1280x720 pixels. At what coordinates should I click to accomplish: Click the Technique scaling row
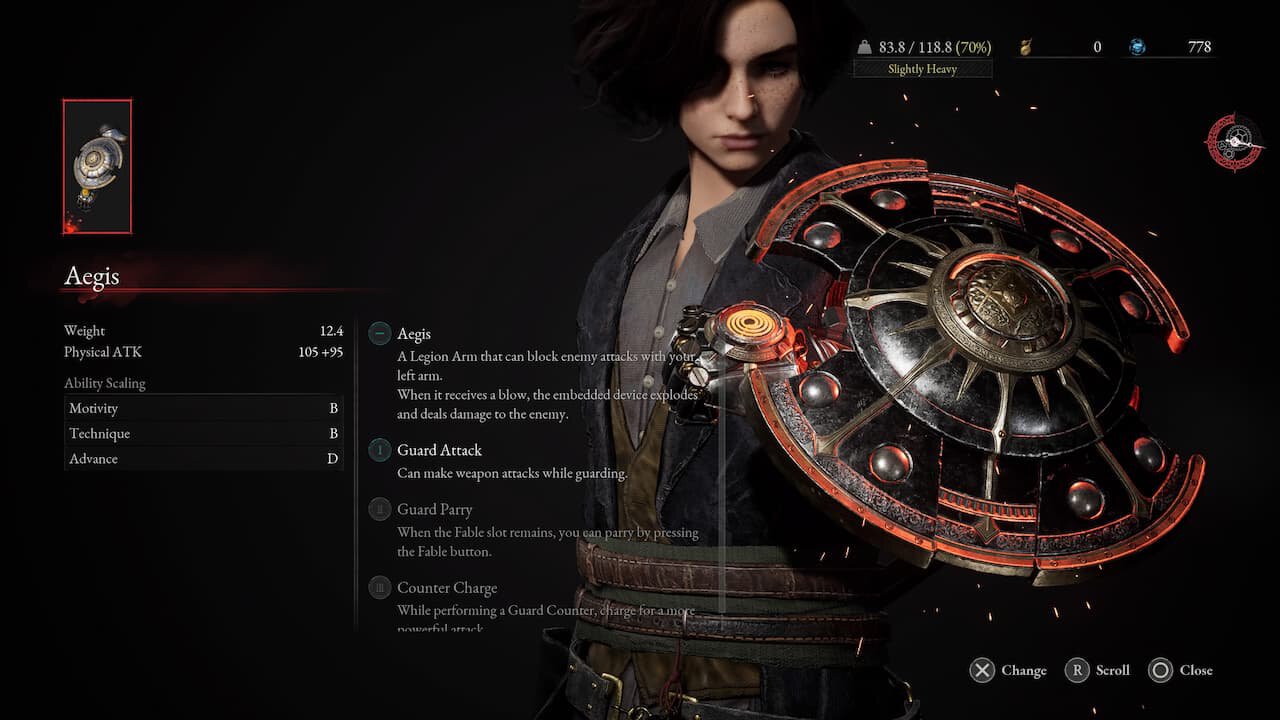(x=203, y=434)
